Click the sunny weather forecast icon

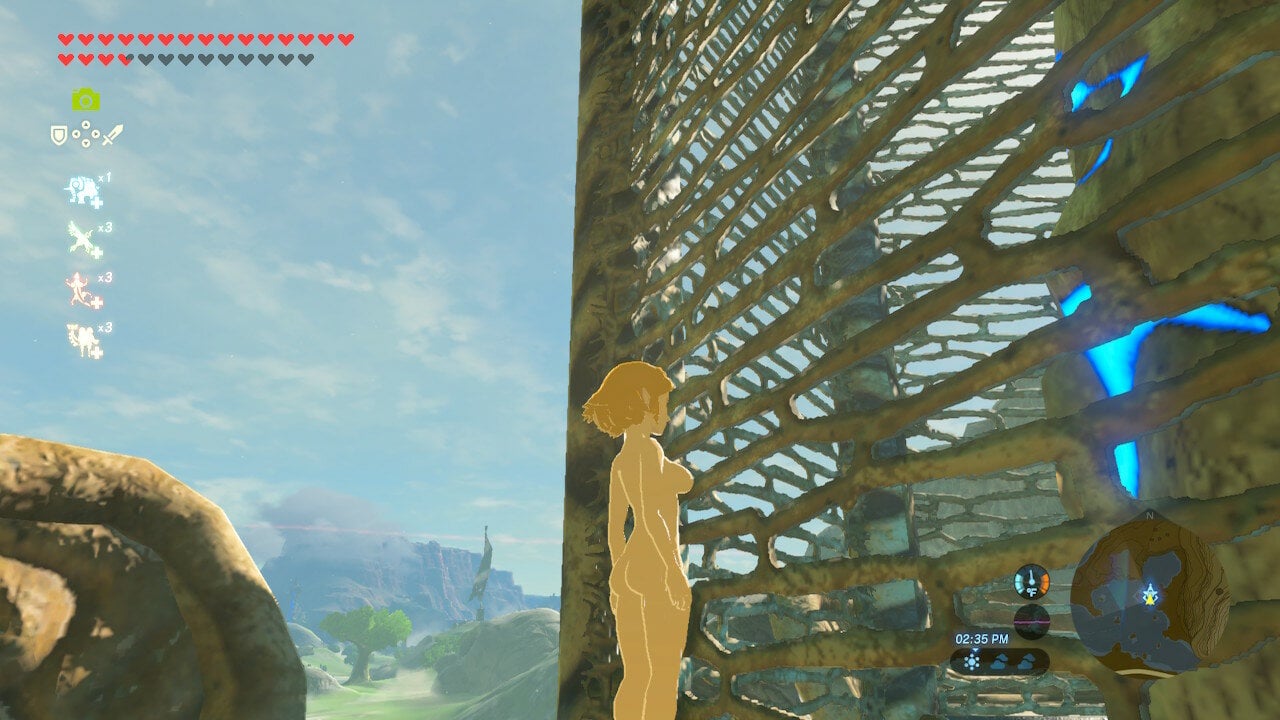point(972,660)
